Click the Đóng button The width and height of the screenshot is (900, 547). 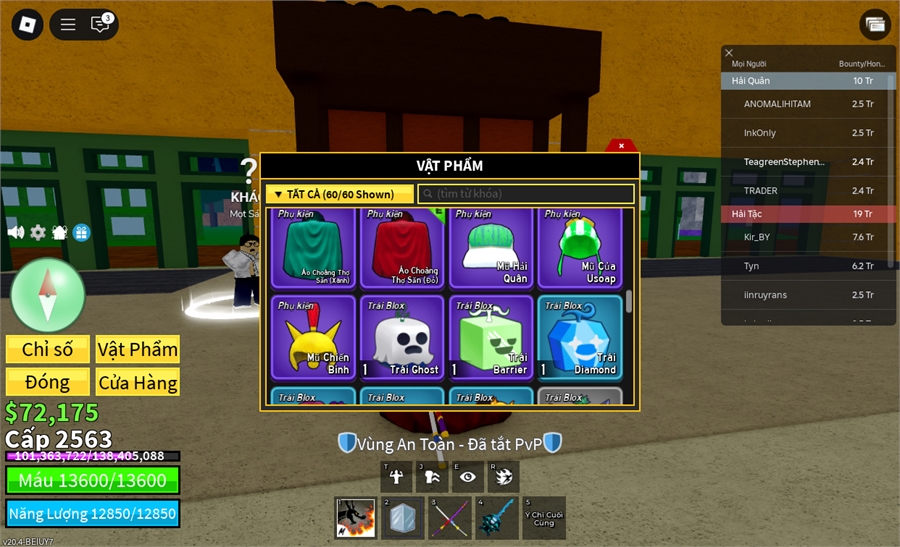coord(48,382)
